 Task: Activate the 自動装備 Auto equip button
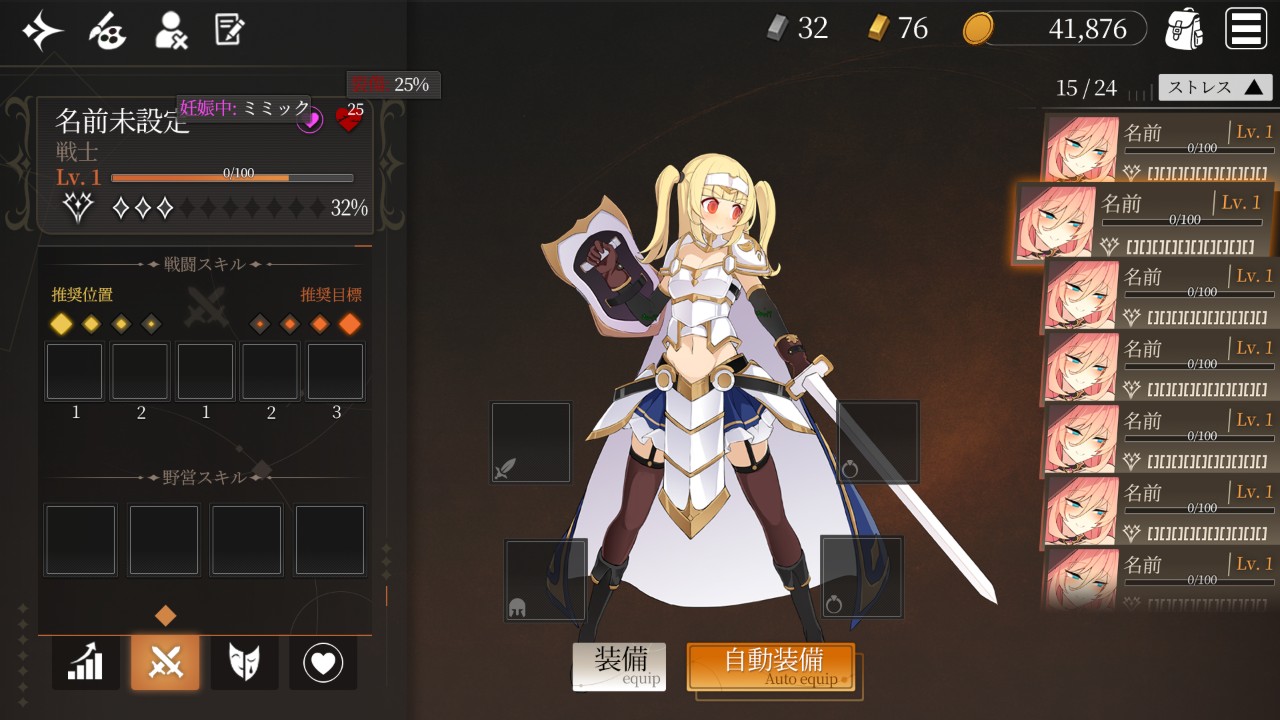[771, 666]
